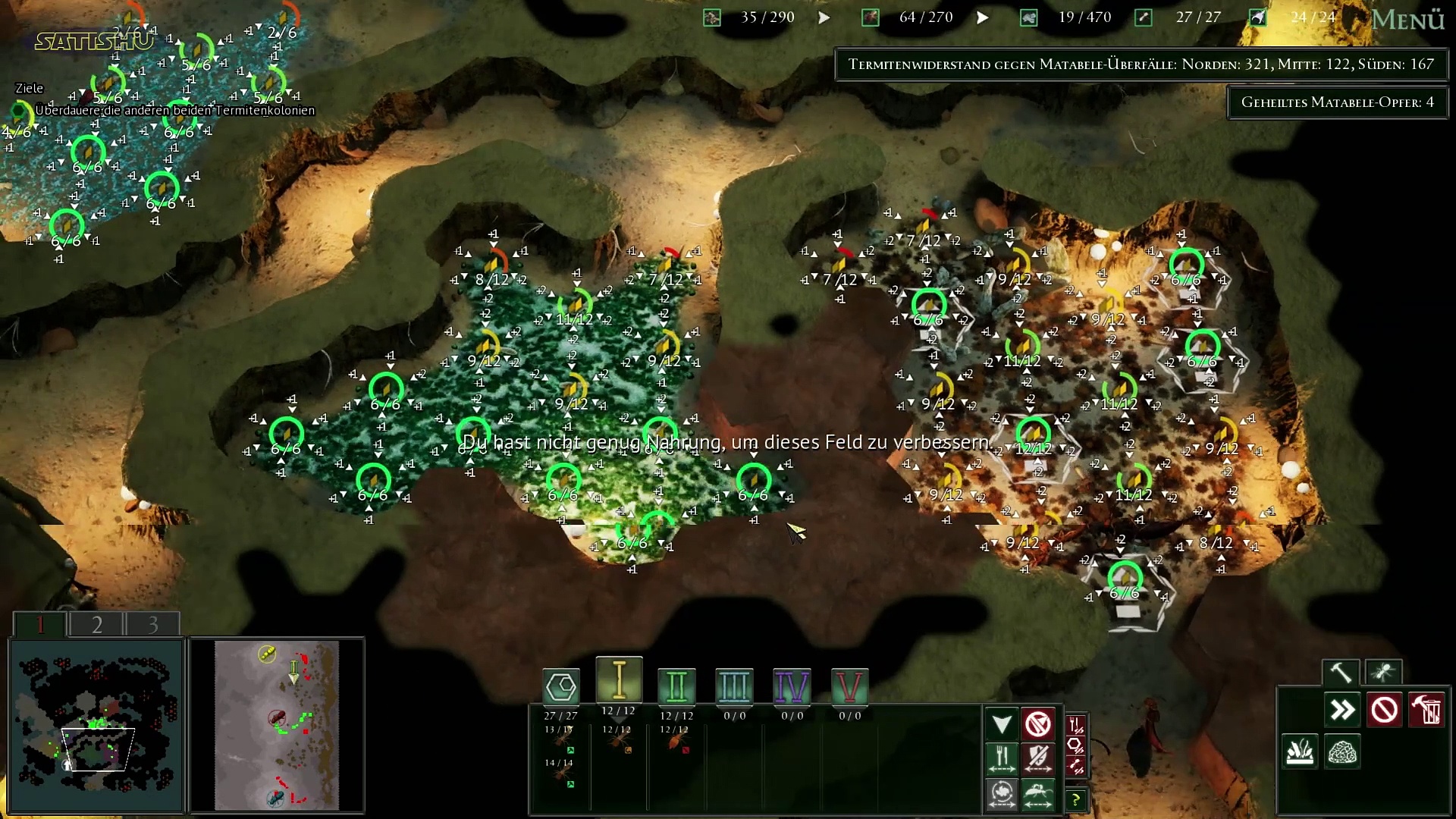Choose the red group V button
The image size is (1456, 819).
tap(849, 687)
